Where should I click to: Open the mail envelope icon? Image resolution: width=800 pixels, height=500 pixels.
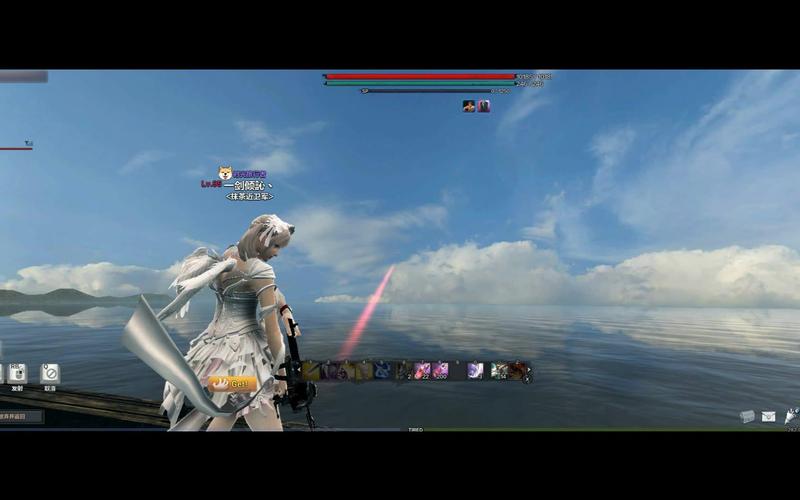click(x=768, y=416)
